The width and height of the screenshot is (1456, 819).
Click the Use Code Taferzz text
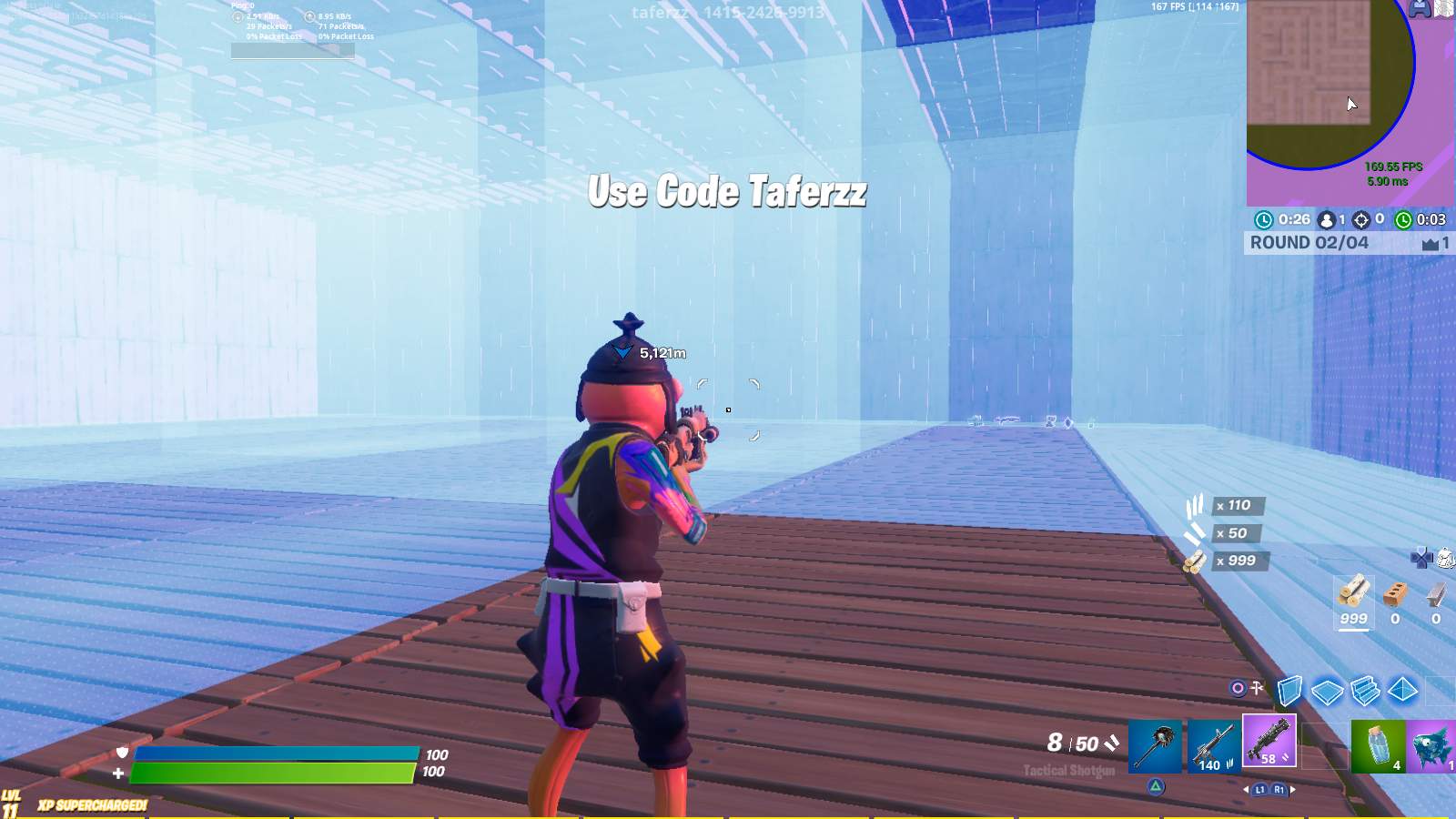pyautogui.click(x=728, y=192)
